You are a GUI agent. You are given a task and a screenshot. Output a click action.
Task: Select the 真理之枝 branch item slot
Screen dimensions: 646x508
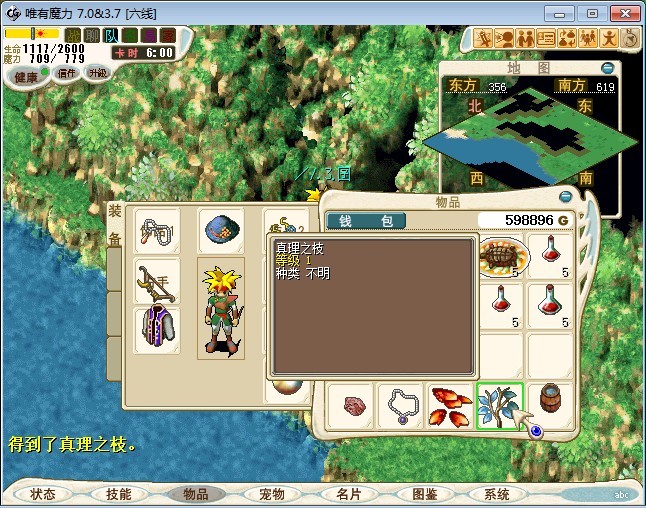pos(500,406)
